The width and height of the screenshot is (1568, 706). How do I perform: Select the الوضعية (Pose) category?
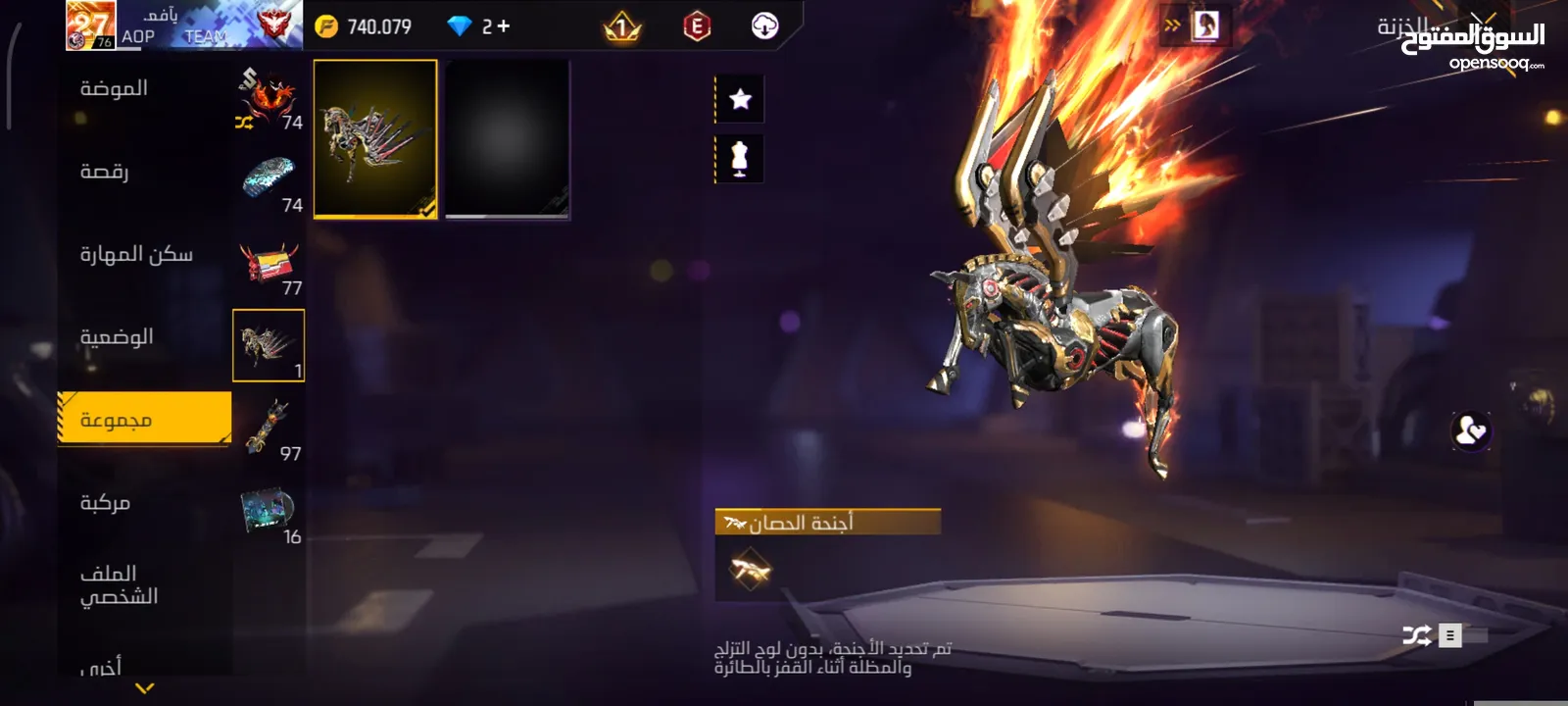pos(117,337)
